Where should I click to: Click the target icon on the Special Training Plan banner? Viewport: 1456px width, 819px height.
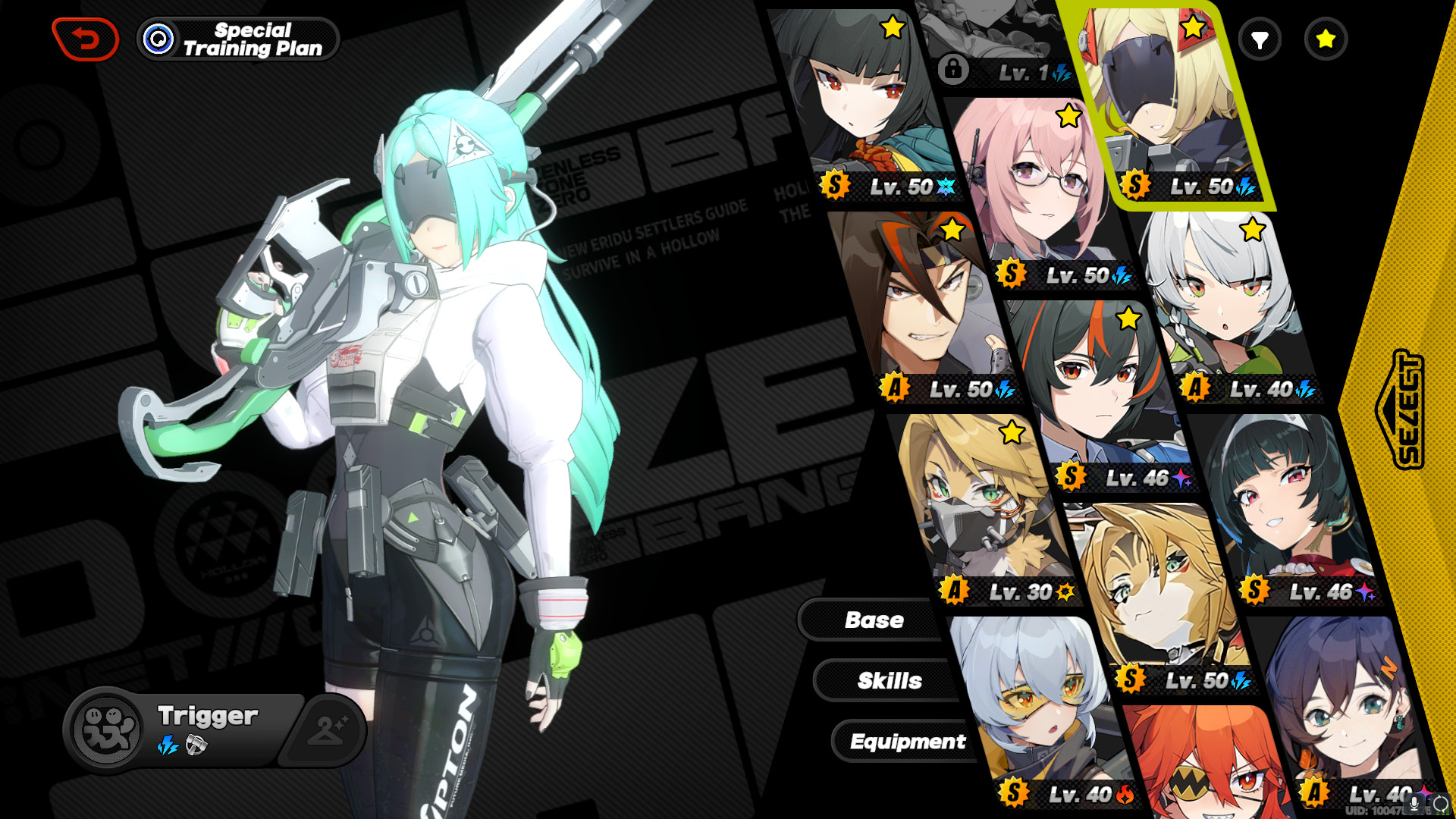157,37
